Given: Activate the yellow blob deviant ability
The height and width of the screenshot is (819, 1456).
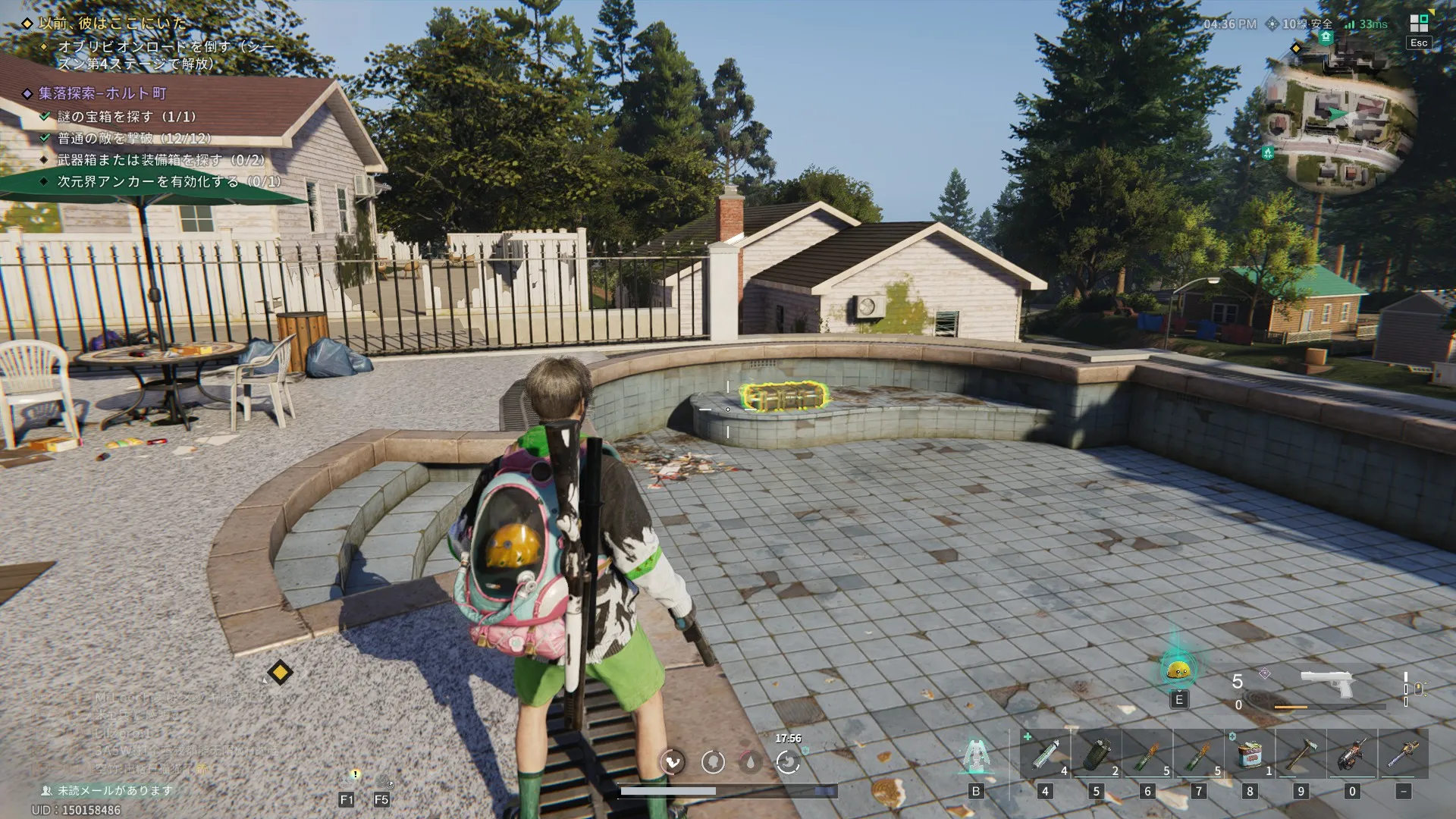Looking at the screenshot, I should (x=1178, y=670).
